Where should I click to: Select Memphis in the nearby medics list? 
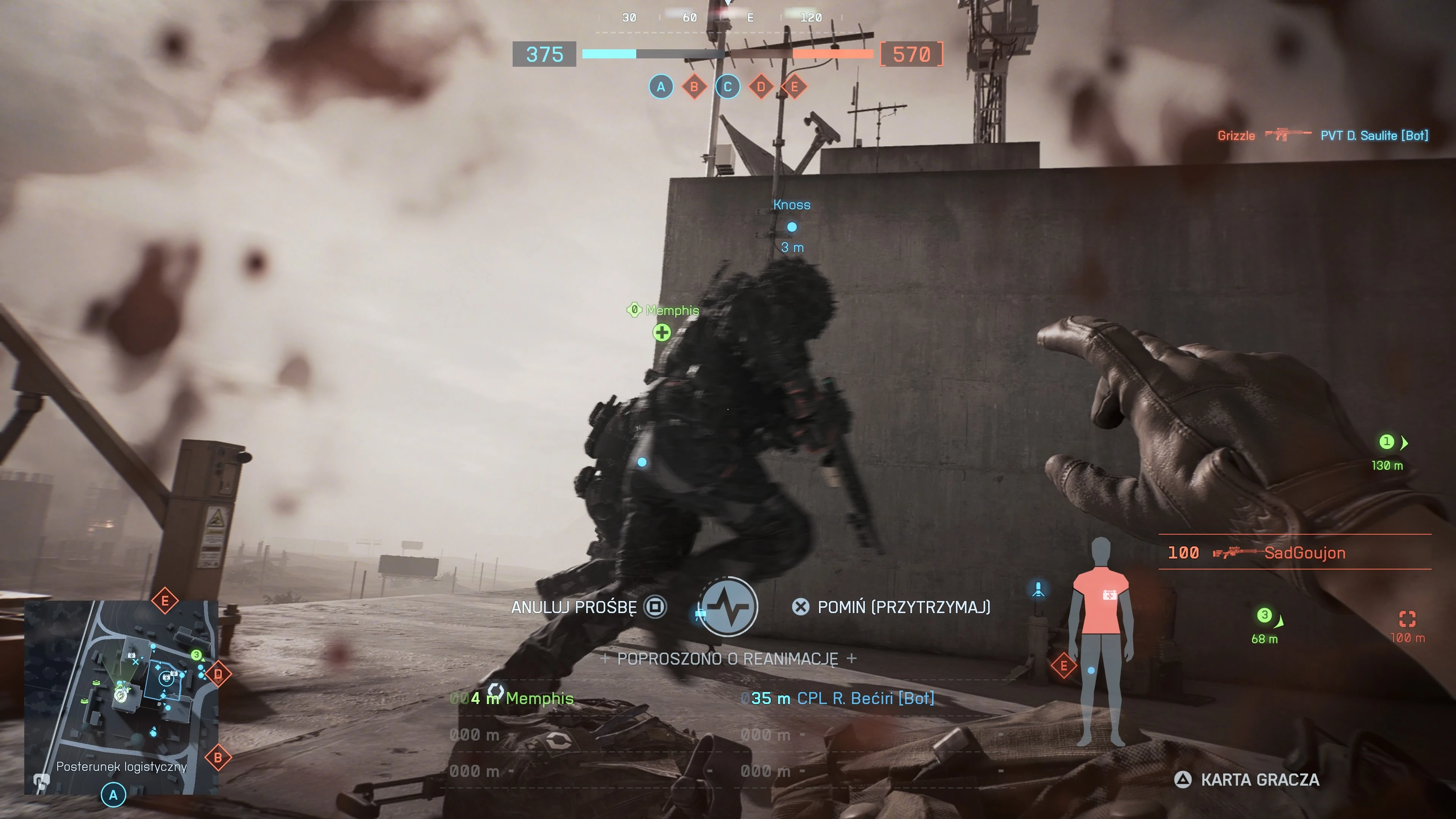[x=539, y=698]
